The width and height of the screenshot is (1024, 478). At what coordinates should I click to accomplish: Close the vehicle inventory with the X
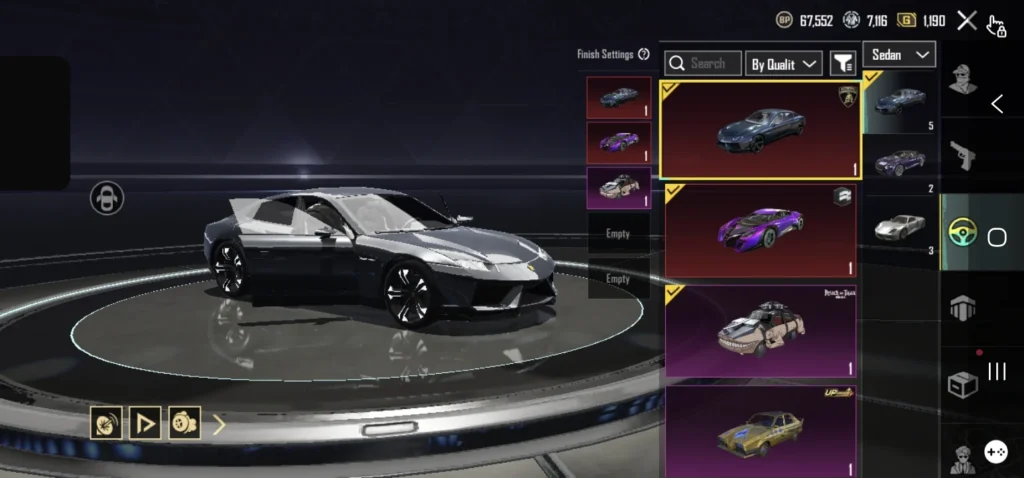pos(966,20)
